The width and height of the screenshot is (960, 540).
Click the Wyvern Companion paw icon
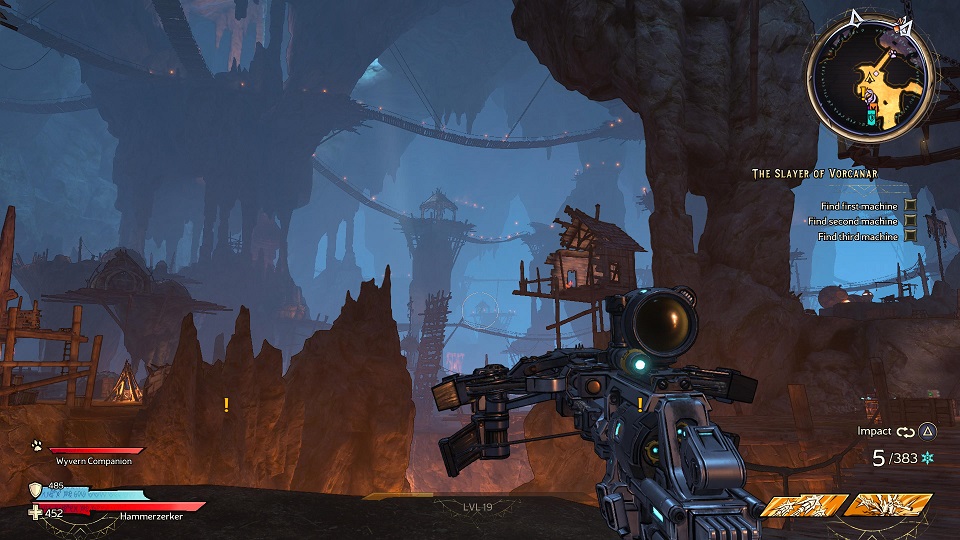click(x=35, y=447)
